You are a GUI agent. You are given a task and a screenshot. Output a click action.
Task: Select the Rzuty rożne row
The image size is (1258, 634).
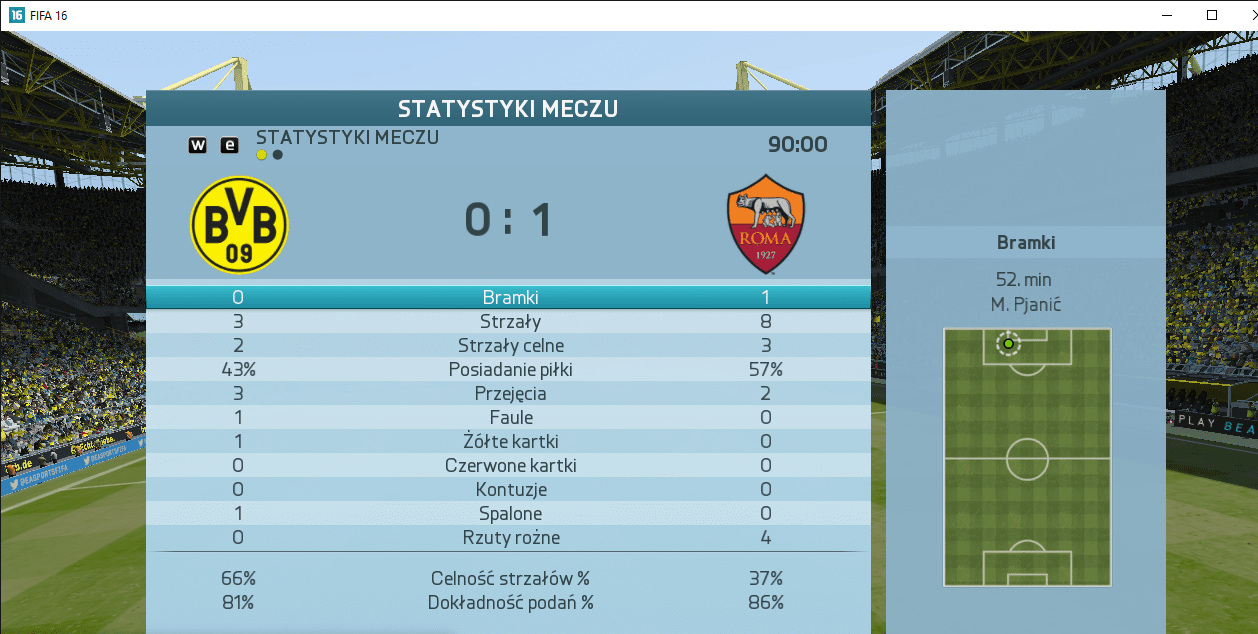coord(510,537)
